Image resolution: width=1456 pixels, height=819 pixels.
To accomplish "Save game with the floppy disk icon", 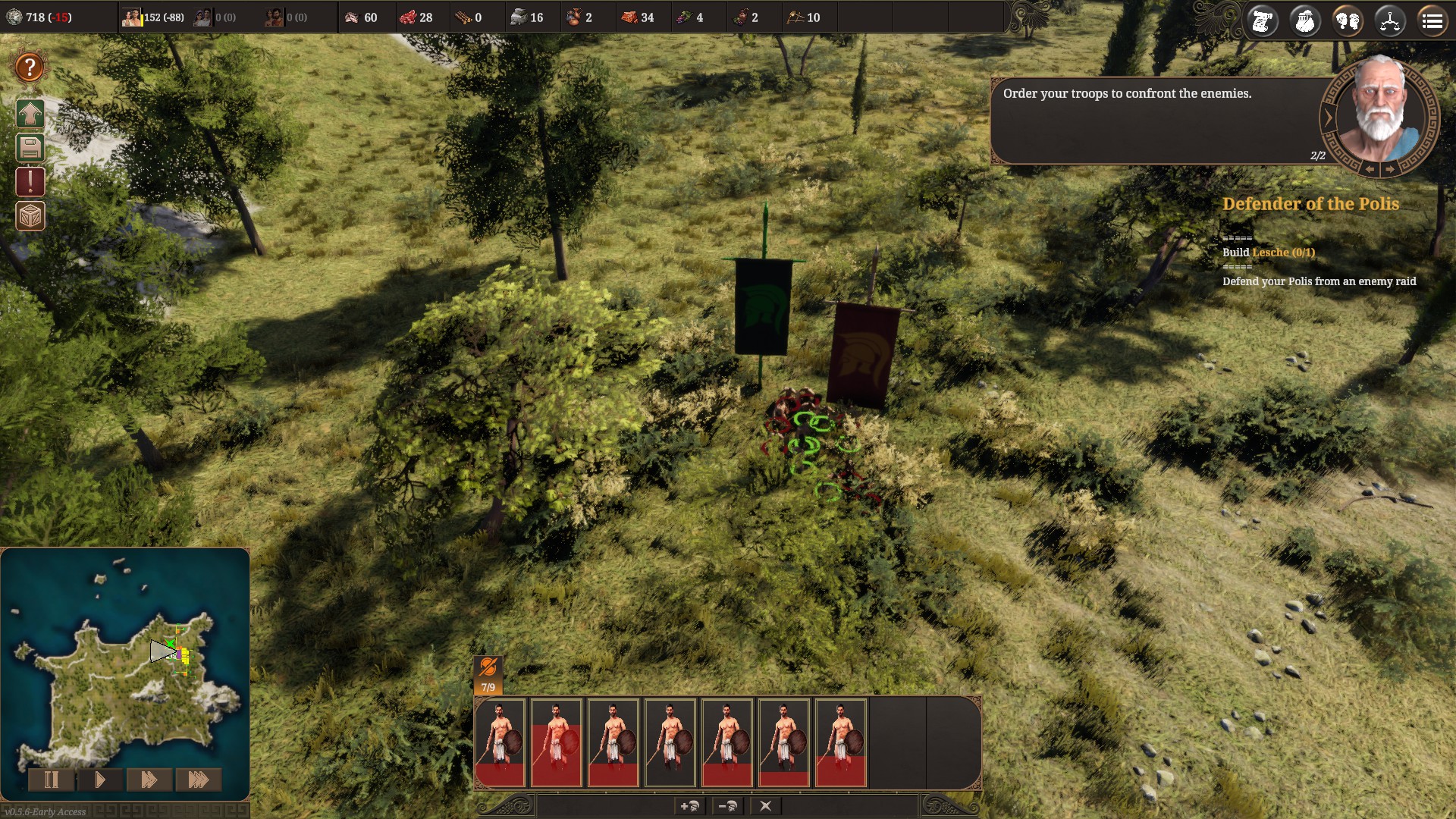I will (x=30, y=148).
